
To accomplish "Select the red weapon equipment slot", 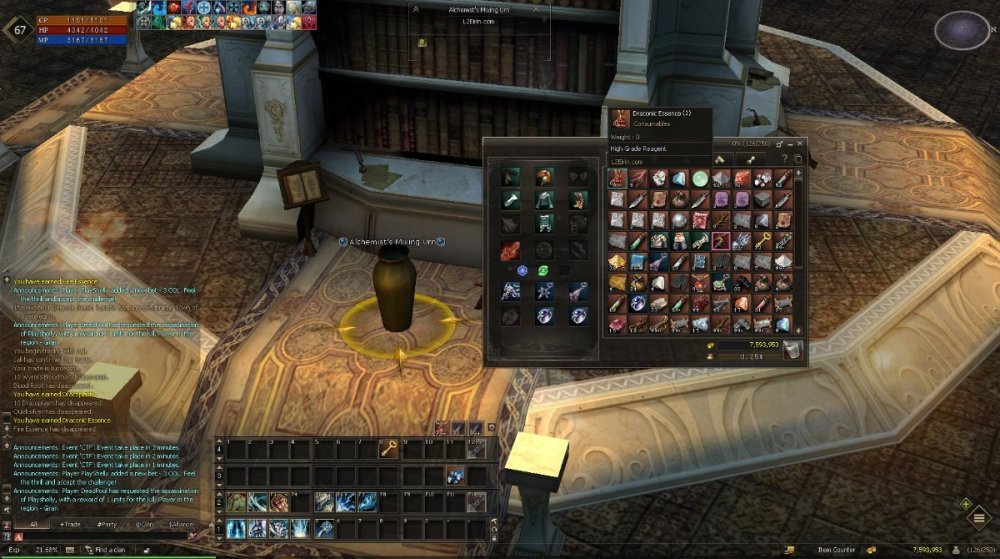I will 510,250.
